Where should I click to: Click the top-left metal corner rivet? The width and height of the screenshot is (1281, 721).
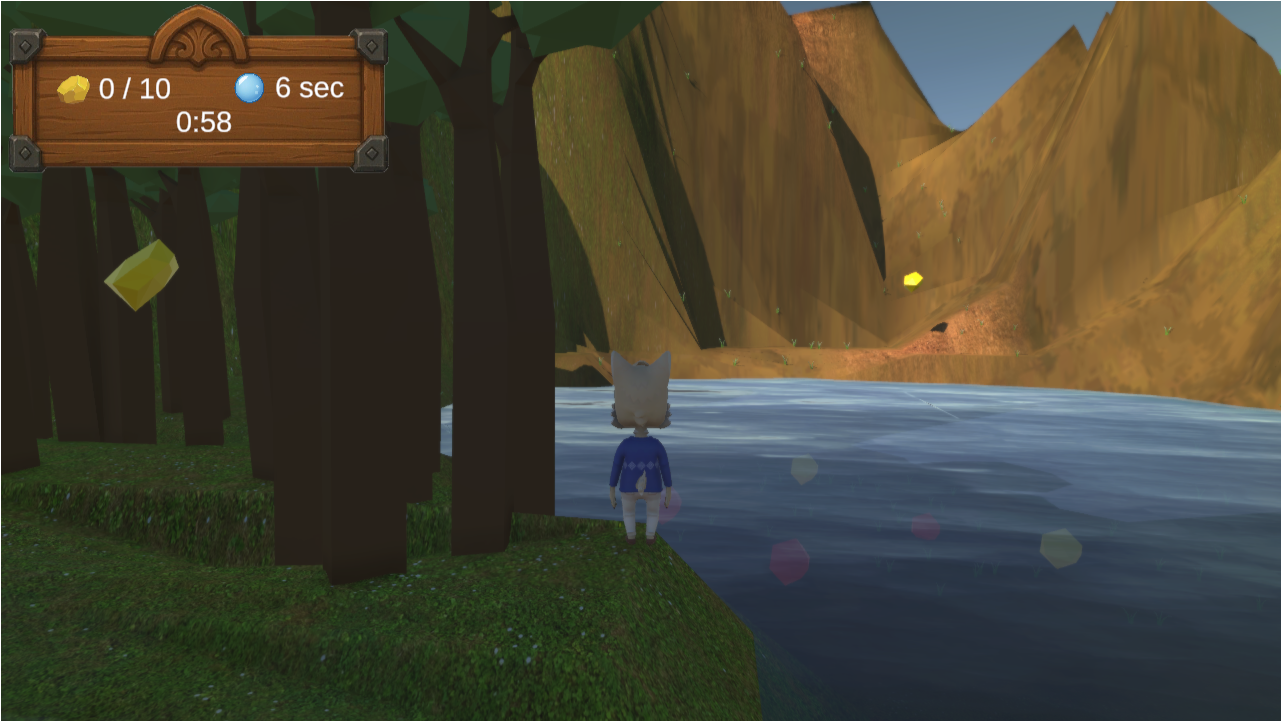(x=24, y=43)
